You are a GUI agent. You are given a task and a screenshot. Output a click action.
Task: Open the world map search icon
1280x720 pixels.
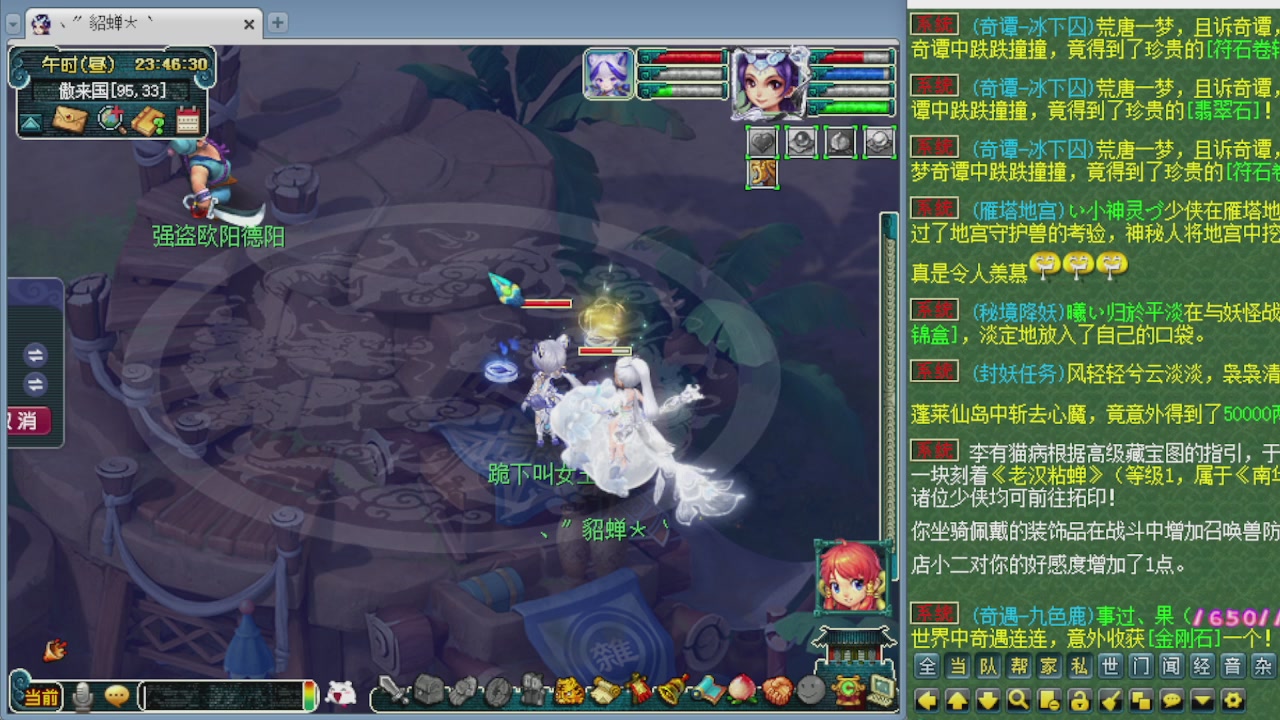click(x=109, y=120)
